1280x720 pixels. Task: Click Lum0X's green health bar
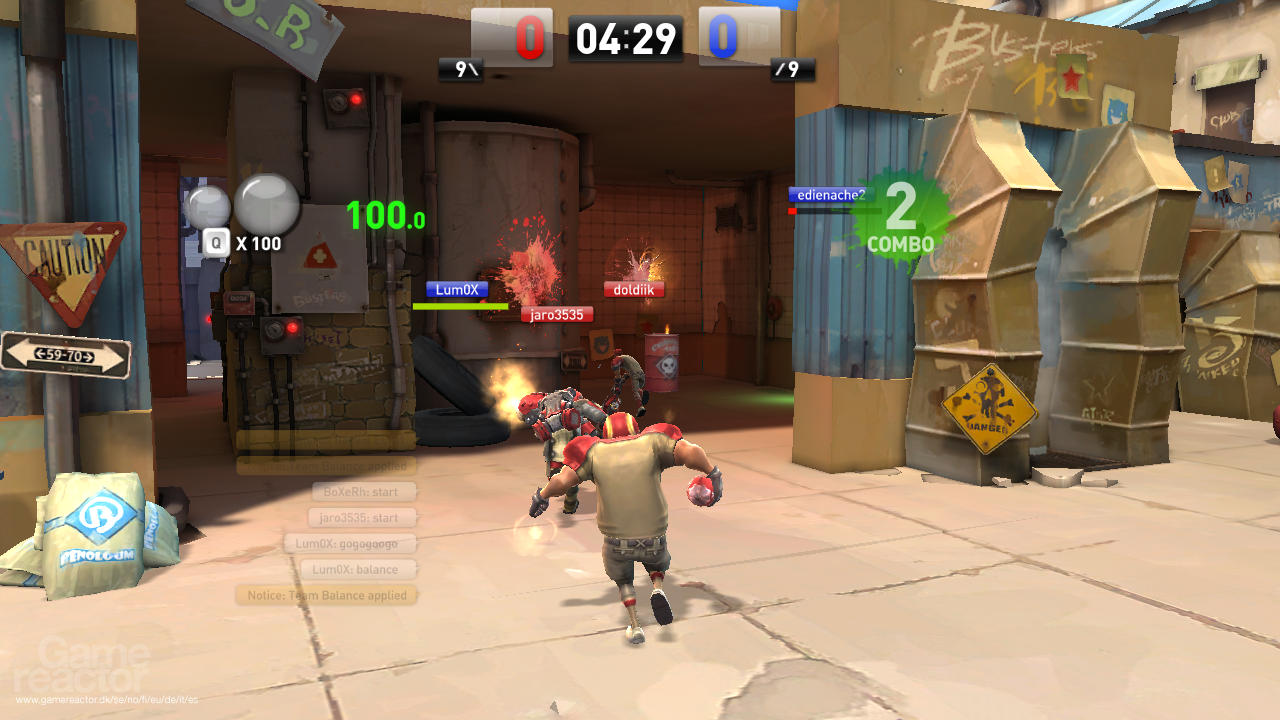(x=459, y=304)
